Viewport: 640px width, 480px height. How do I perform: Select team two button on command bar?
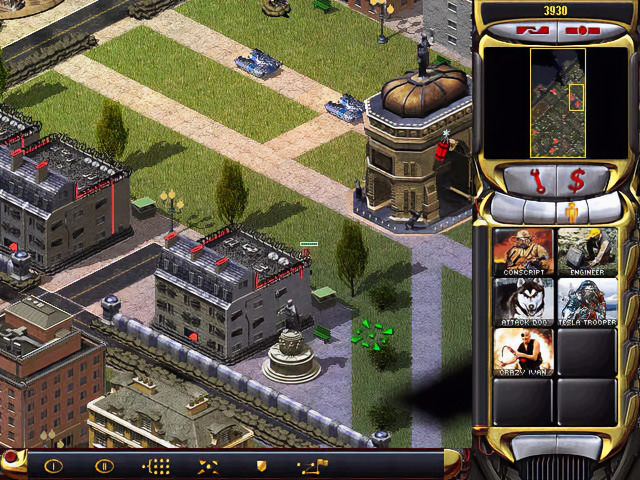point(104,465)
